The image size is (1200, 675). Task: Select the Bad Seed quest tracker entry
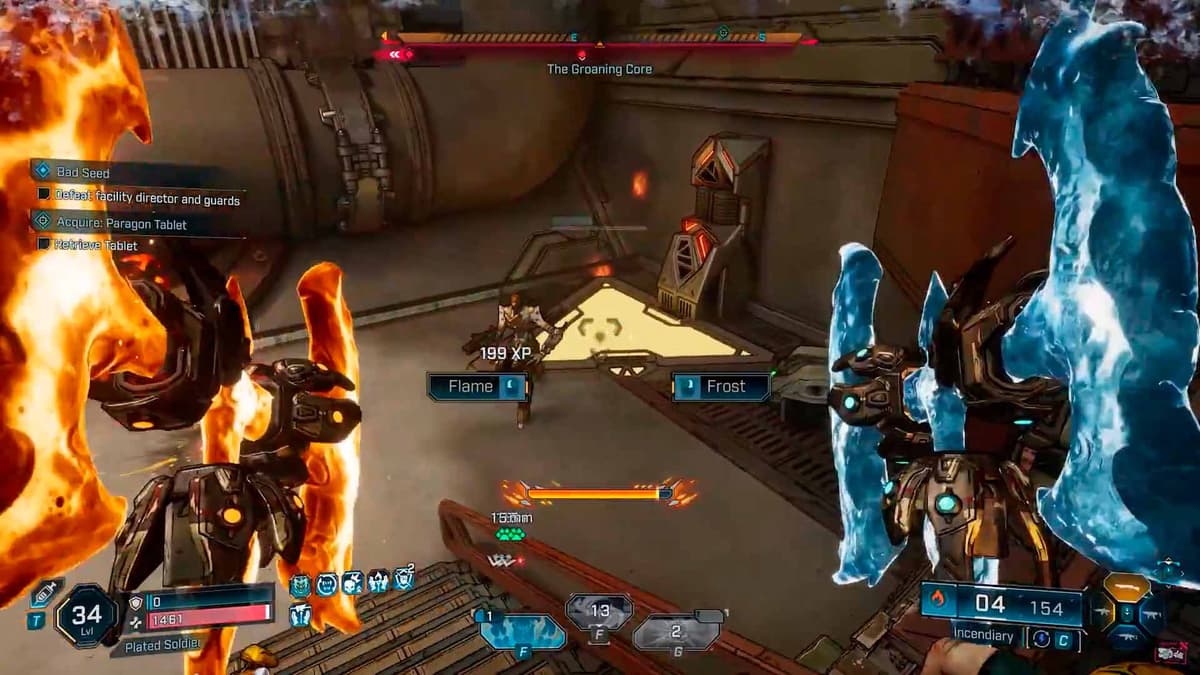click(x=84, y=173)
